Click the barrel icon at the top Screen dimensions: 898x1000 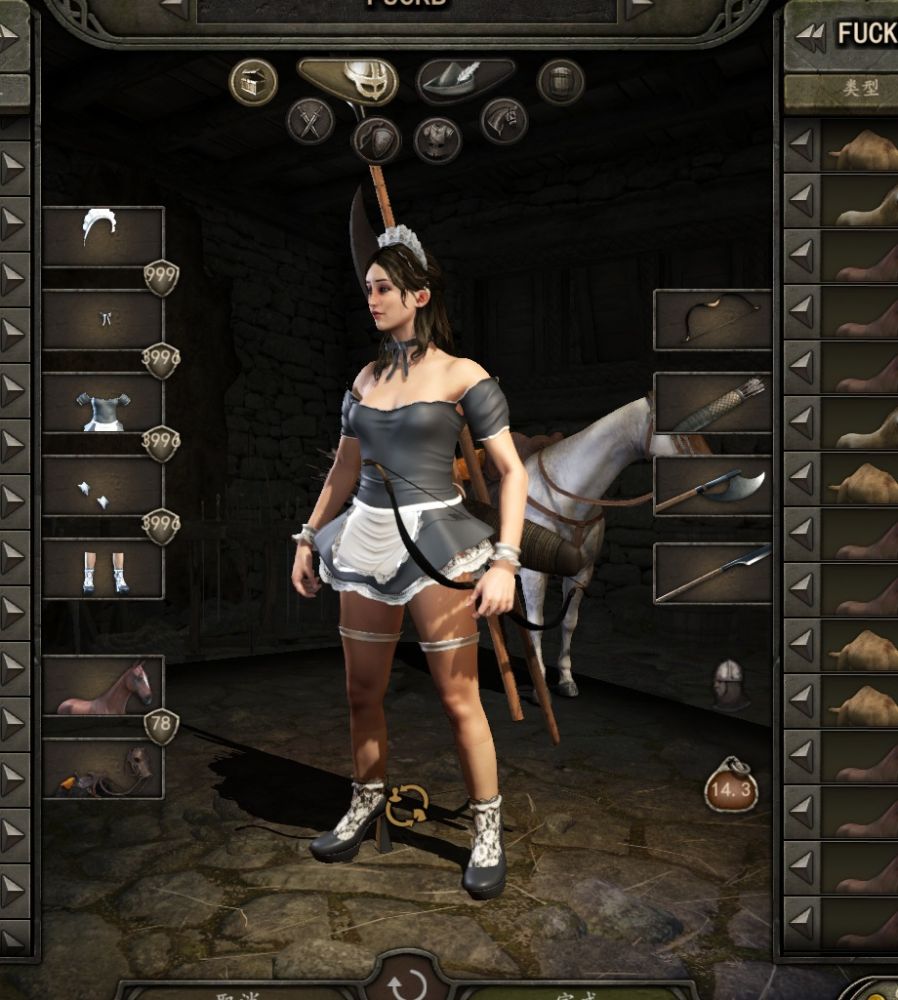point(560,82)
